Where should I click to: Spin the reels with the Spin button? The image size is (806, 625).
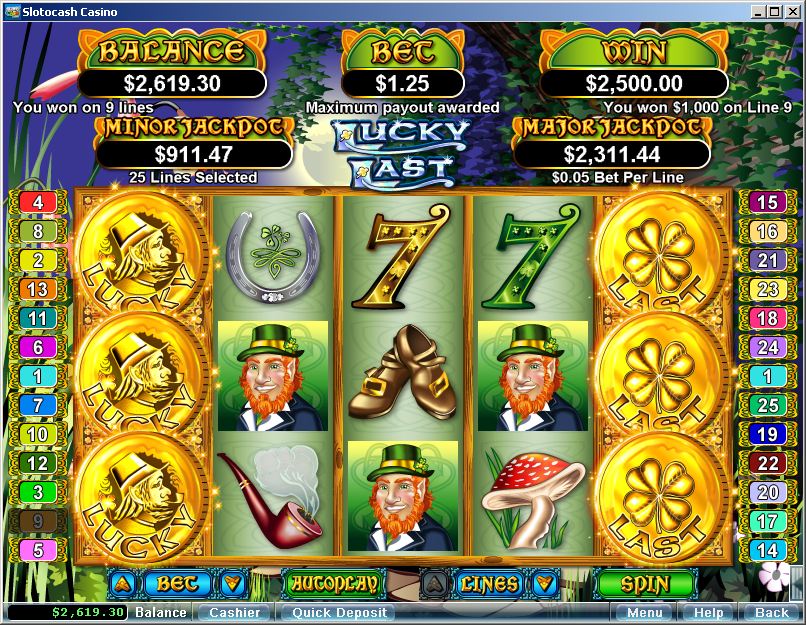coord(645,583)
